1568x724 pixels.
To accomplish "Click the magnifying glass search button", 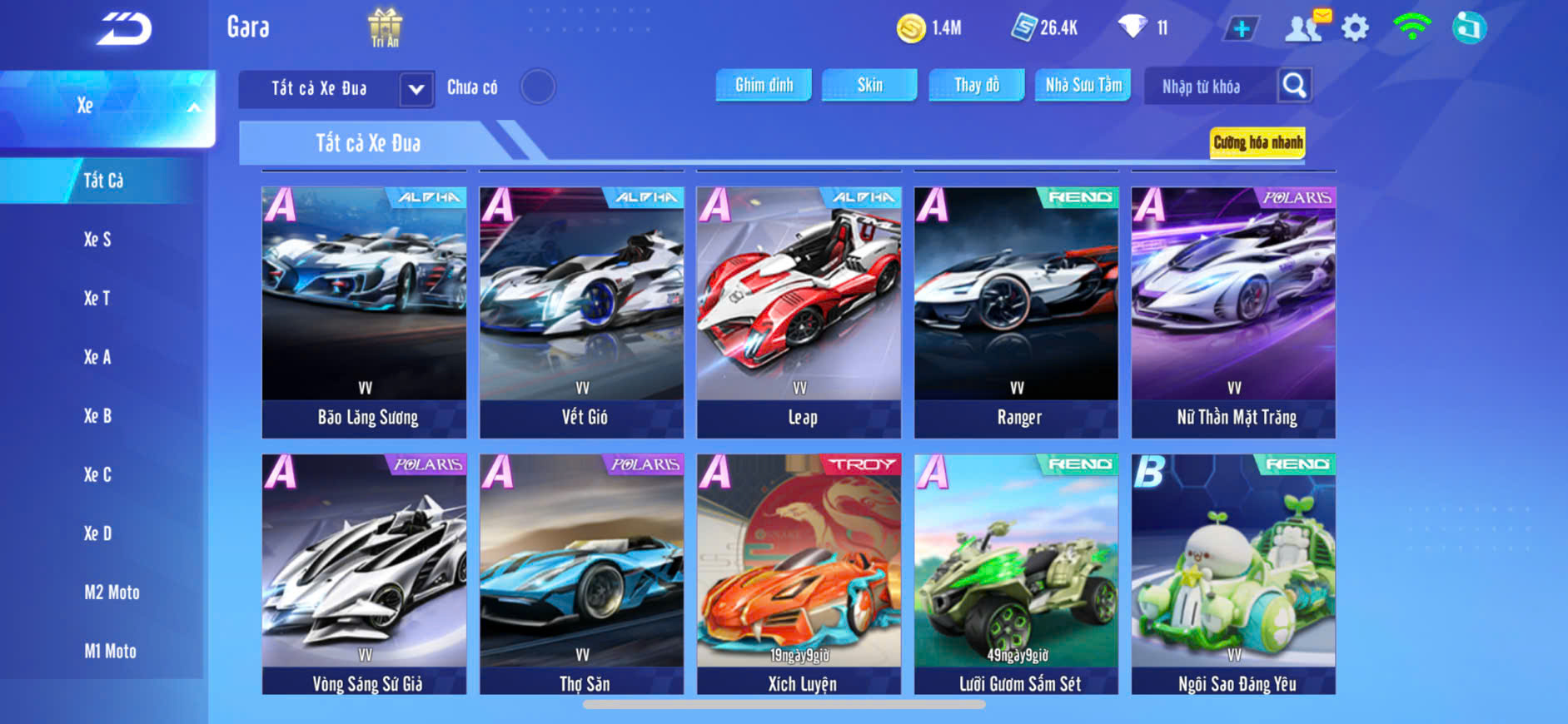I will (1294, 85).
